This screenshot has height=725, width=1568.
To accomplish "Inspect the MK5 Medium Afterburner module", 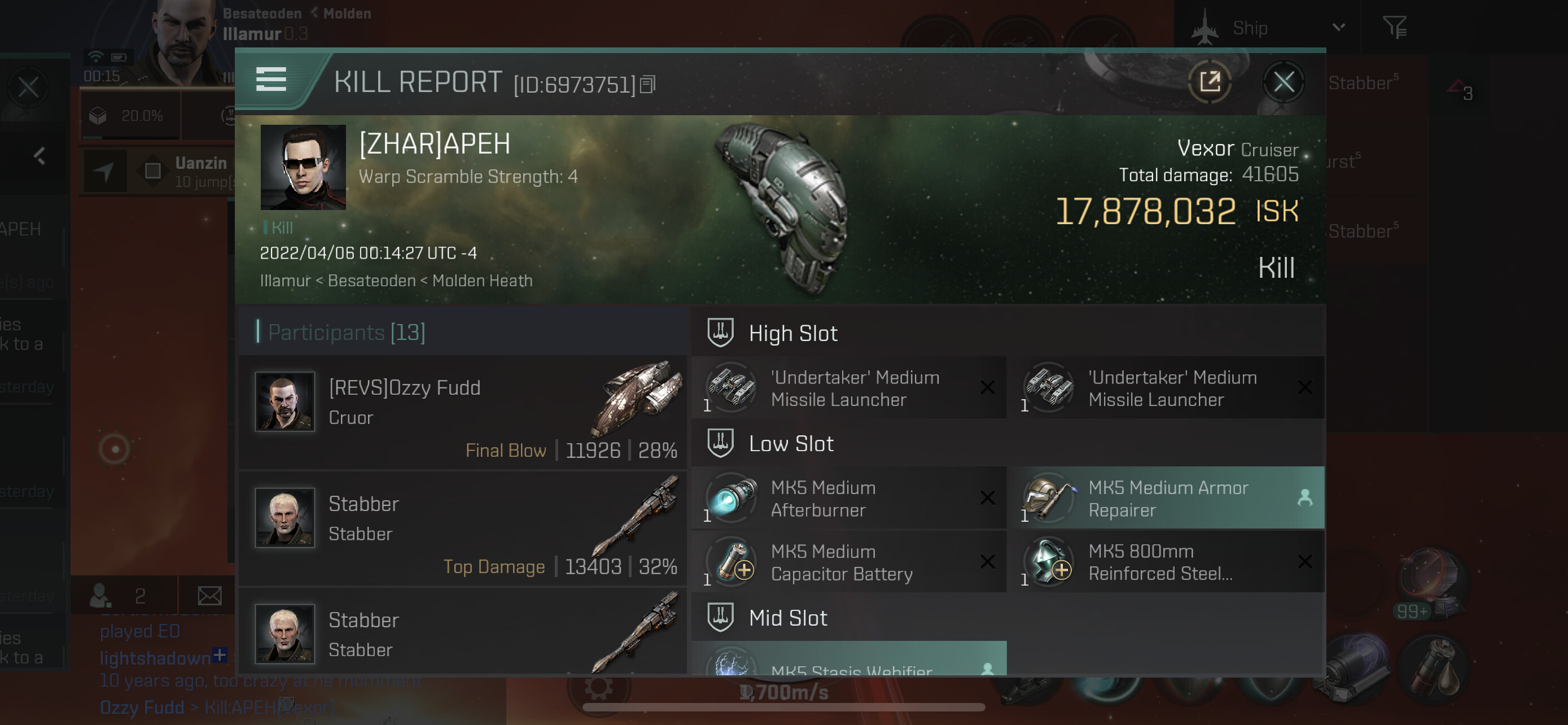I will [x=848, y=499].
